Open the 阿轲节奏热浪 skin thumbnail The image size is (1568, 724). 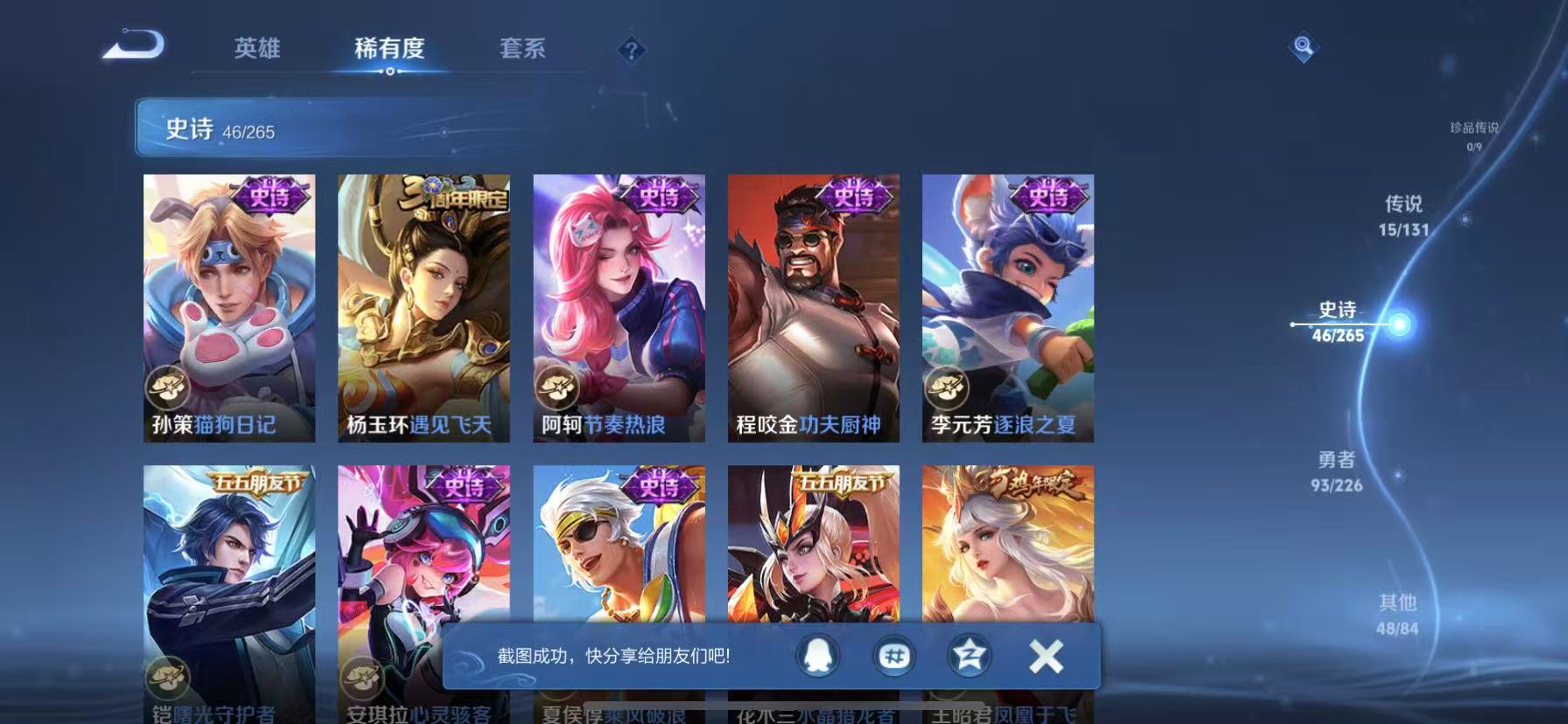pos(619,306)
